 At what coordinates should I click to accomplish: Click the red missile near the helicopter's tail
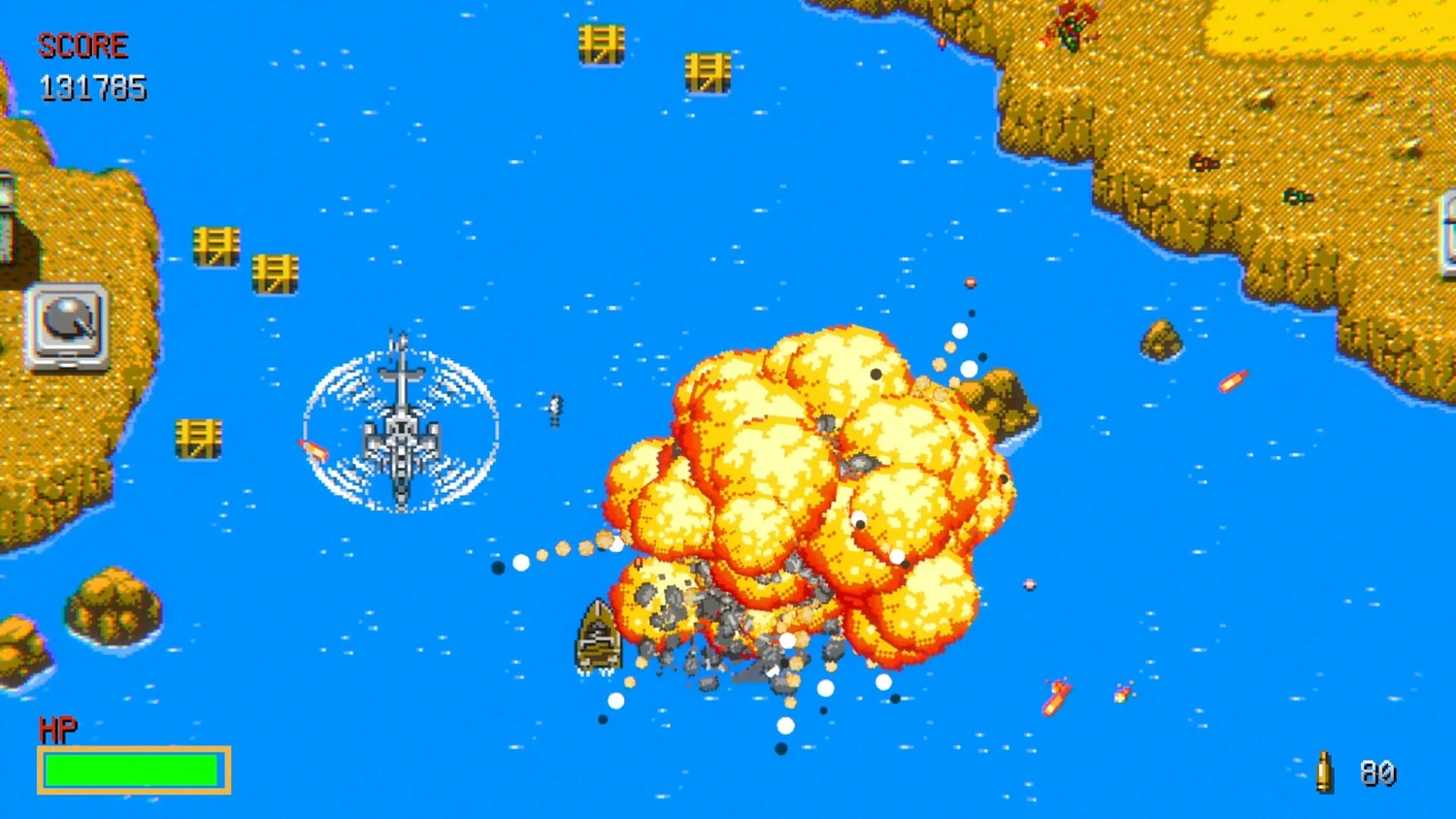tap(313, 449)
